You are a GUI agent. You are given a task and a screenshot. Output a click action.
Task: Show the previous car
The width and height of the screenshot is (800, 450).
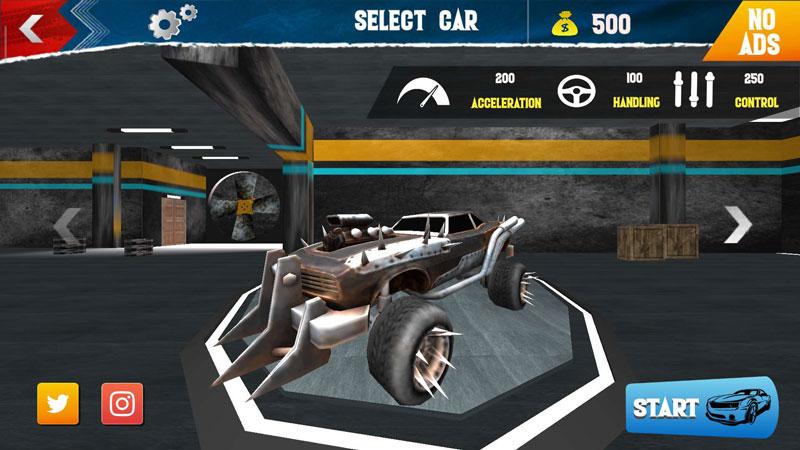coord(67,227)
